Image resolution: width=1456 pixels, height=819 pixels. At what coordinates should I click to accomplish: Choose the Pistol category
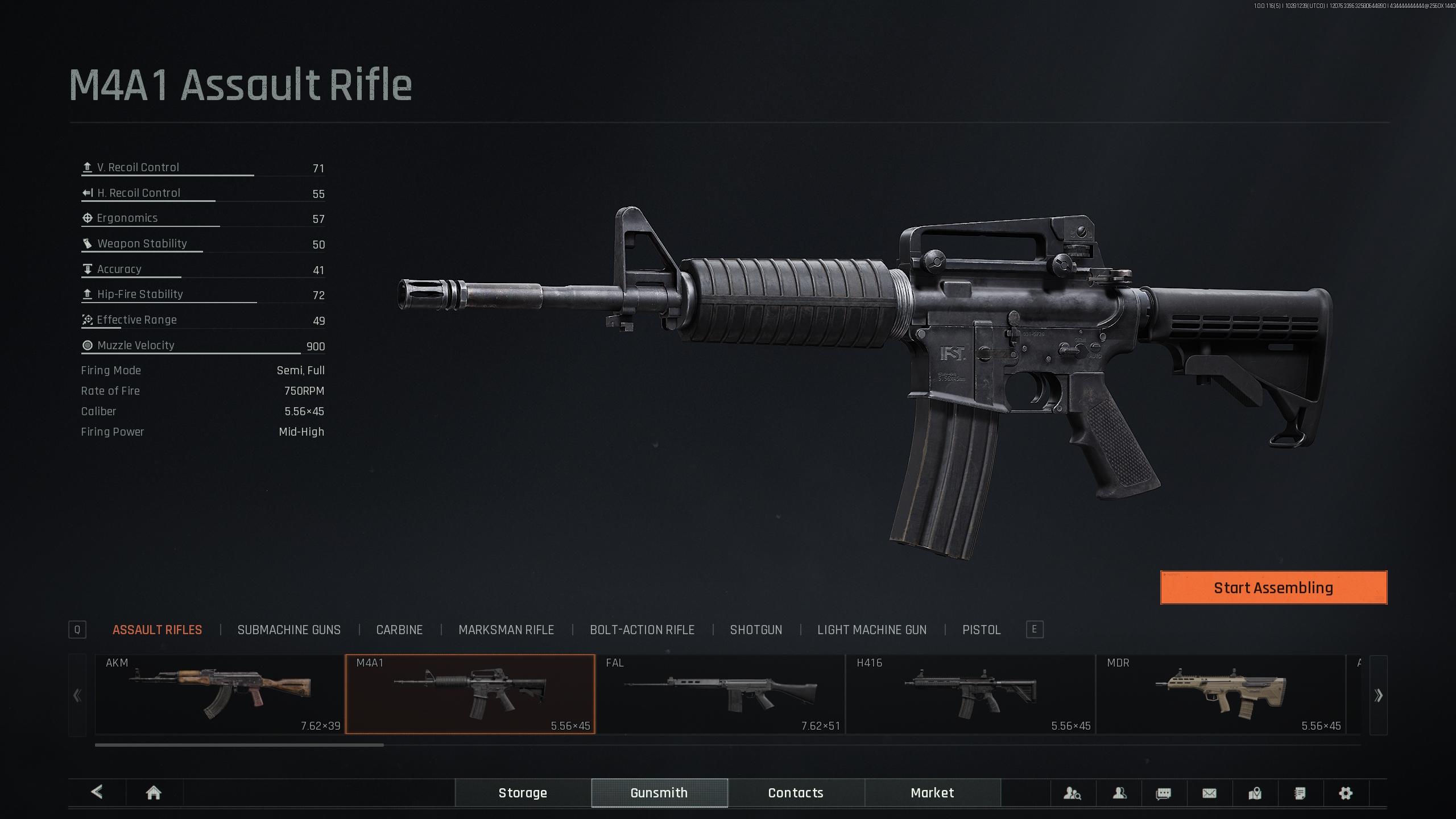pyautogui.click(x=981, y=630)
